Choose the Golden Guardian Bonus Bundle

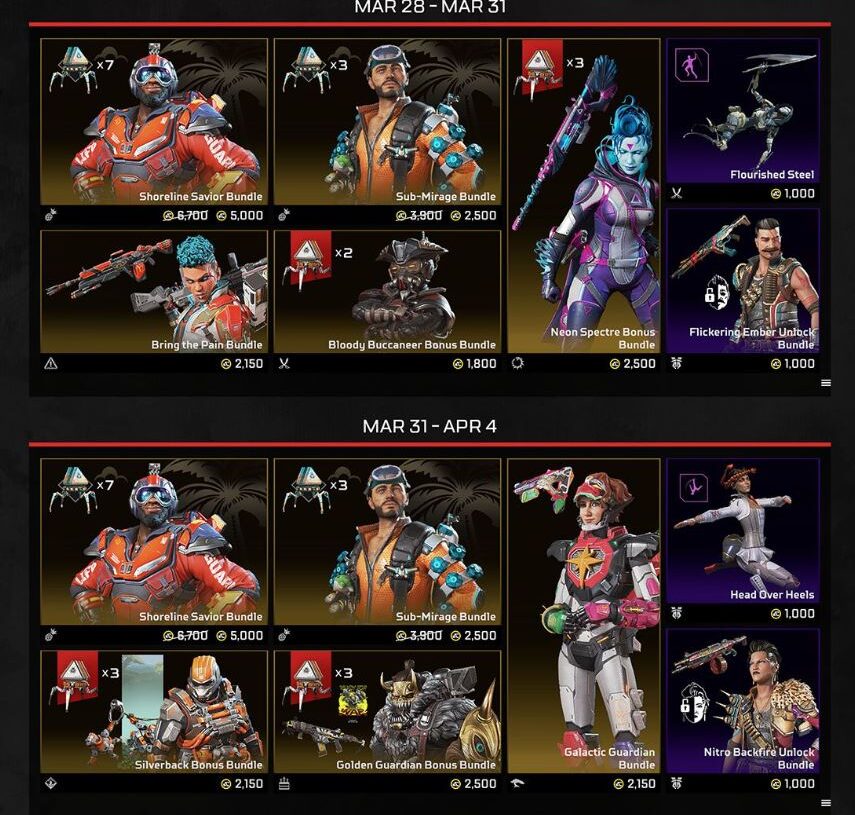point(387,712)
